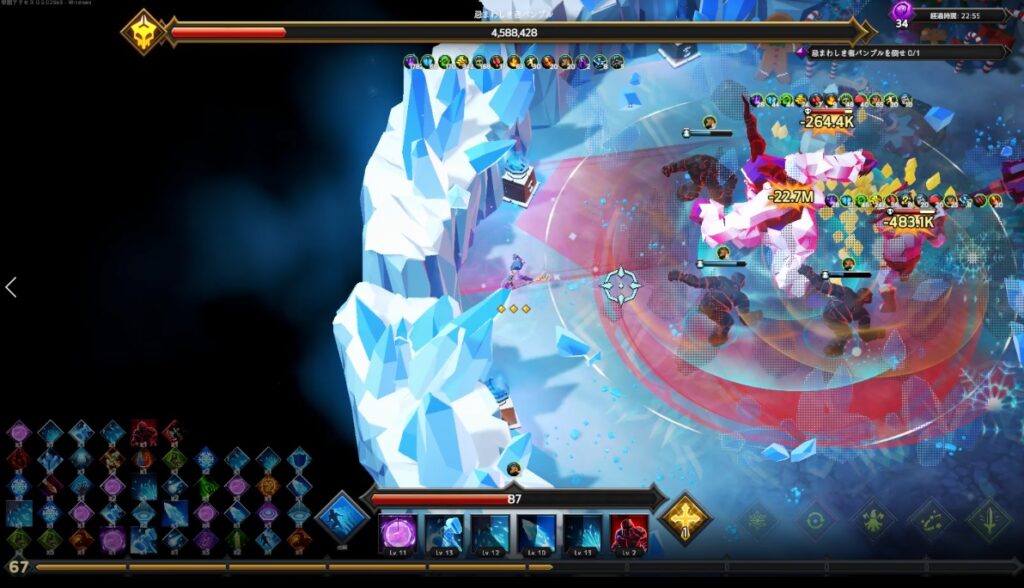Click the purple gem counter icon
The width and height of the screenshot is (1024, 588).
[x=901, y=12]
